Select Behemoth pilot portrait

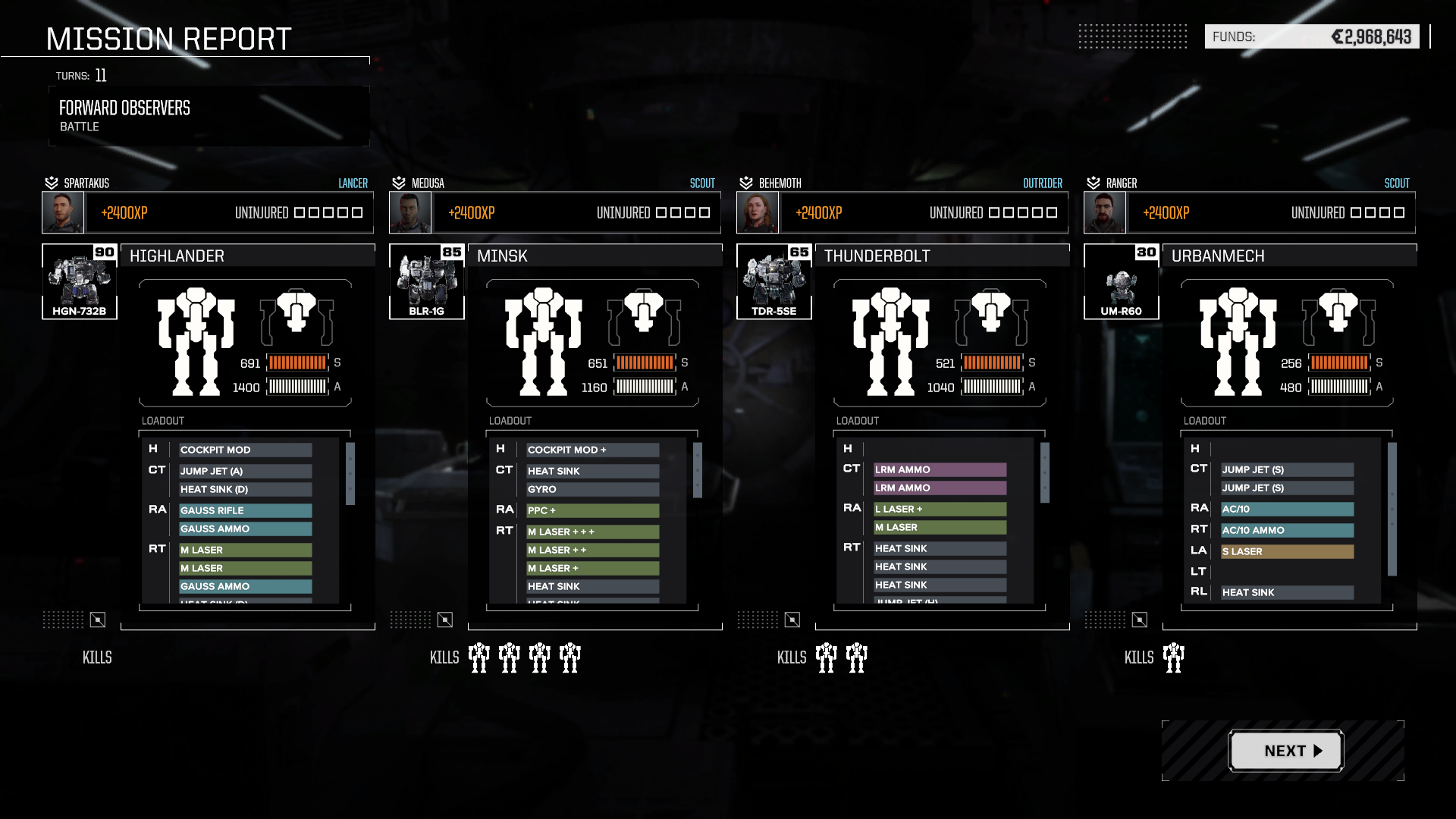click(x=758, y=212)
